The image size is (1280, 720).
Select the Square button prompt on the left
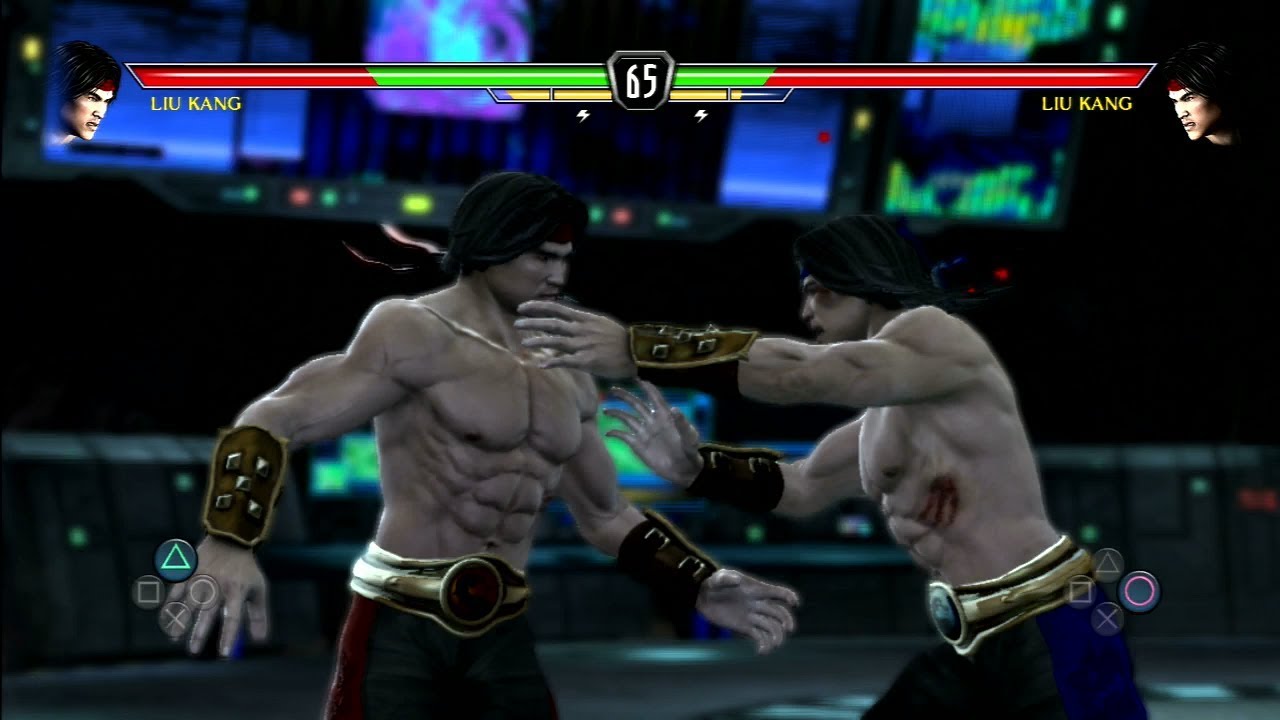coord(148,589)
